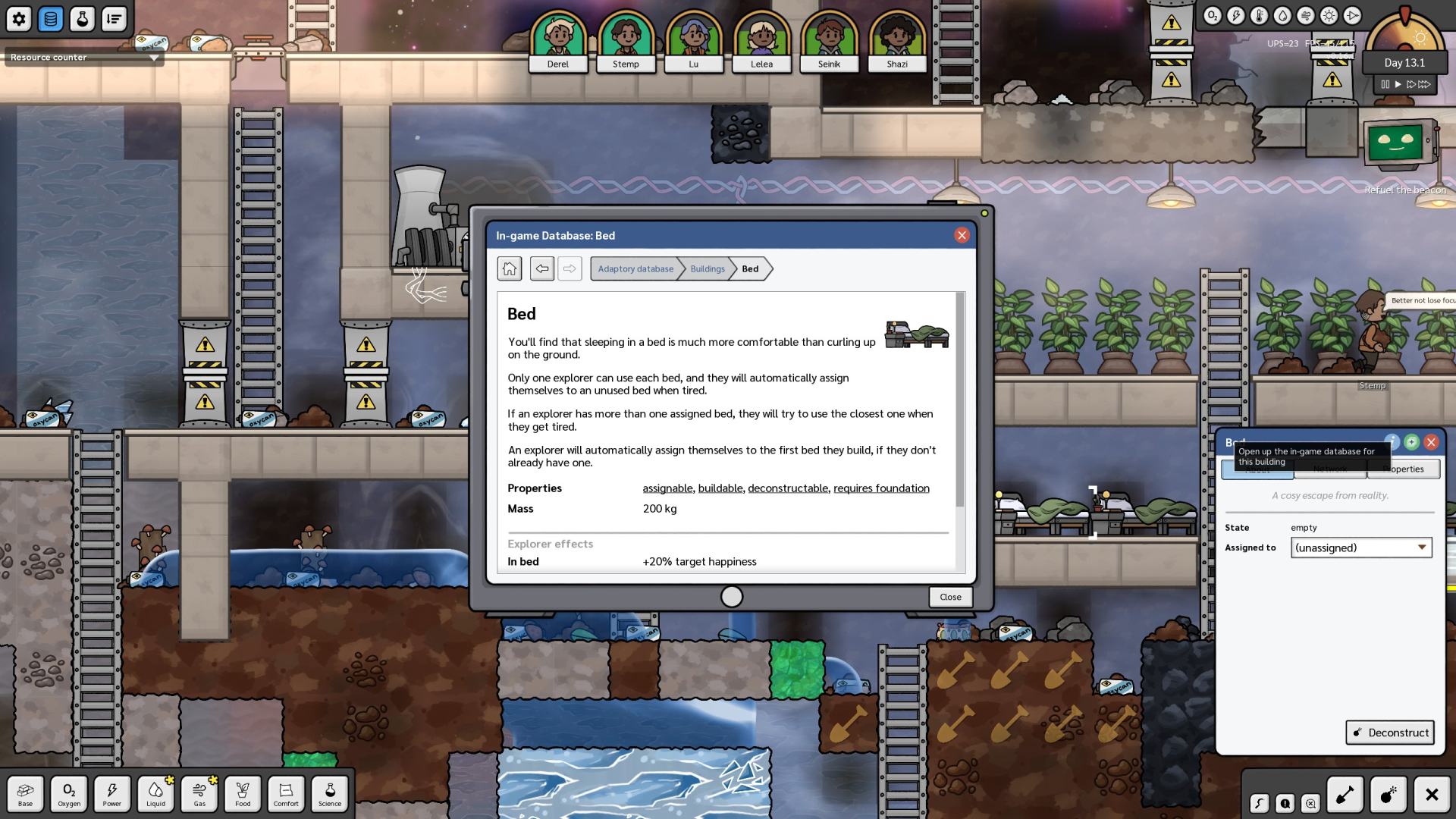Screen dimensions: 1456x819
Task: Click the Close button in the database dialog
Action: click(950, 597)
